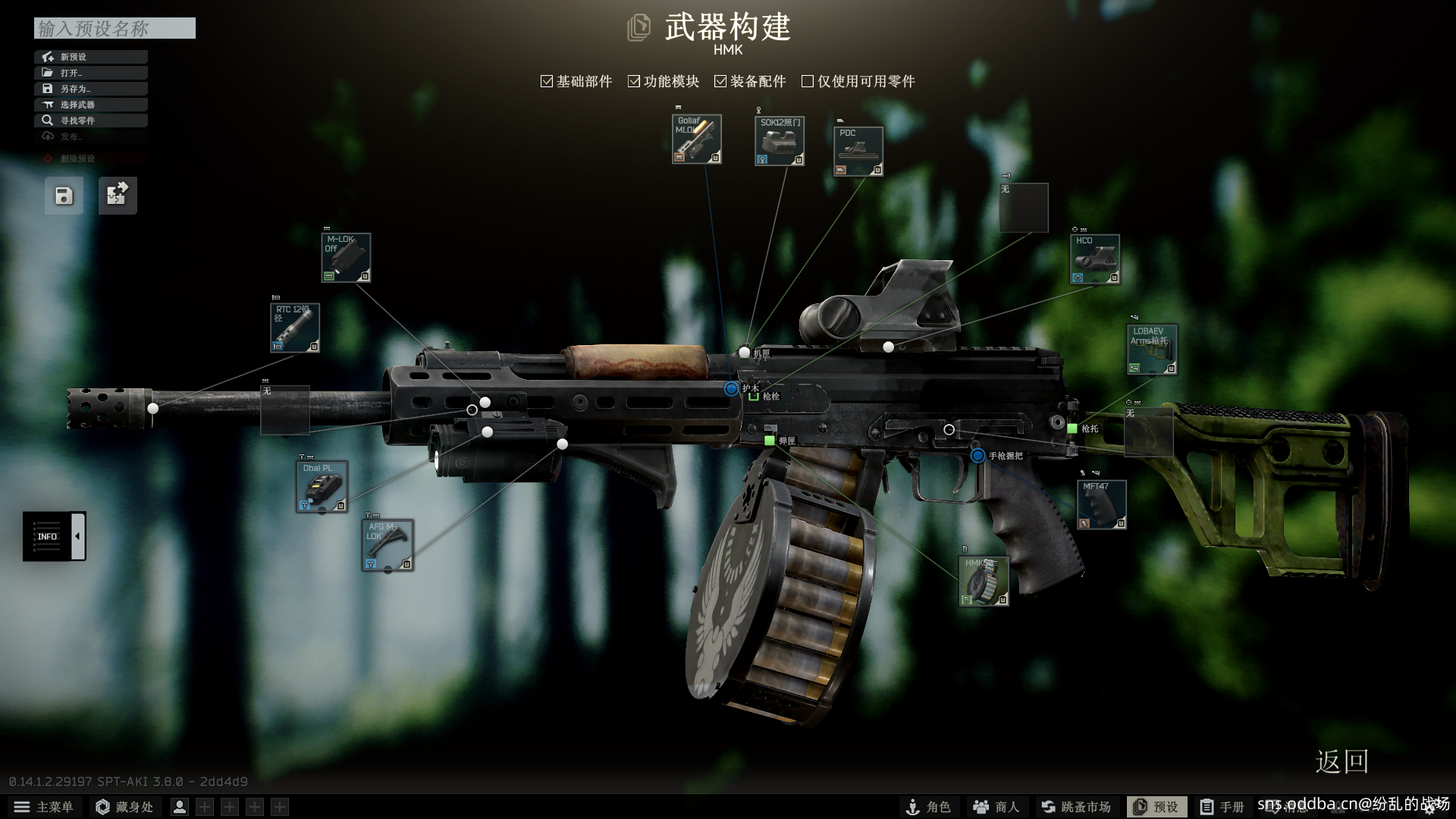This screenshot has width=1456, height=819.
Task: Click Find Parts (寻找零件)
Action: coord(90,121)
